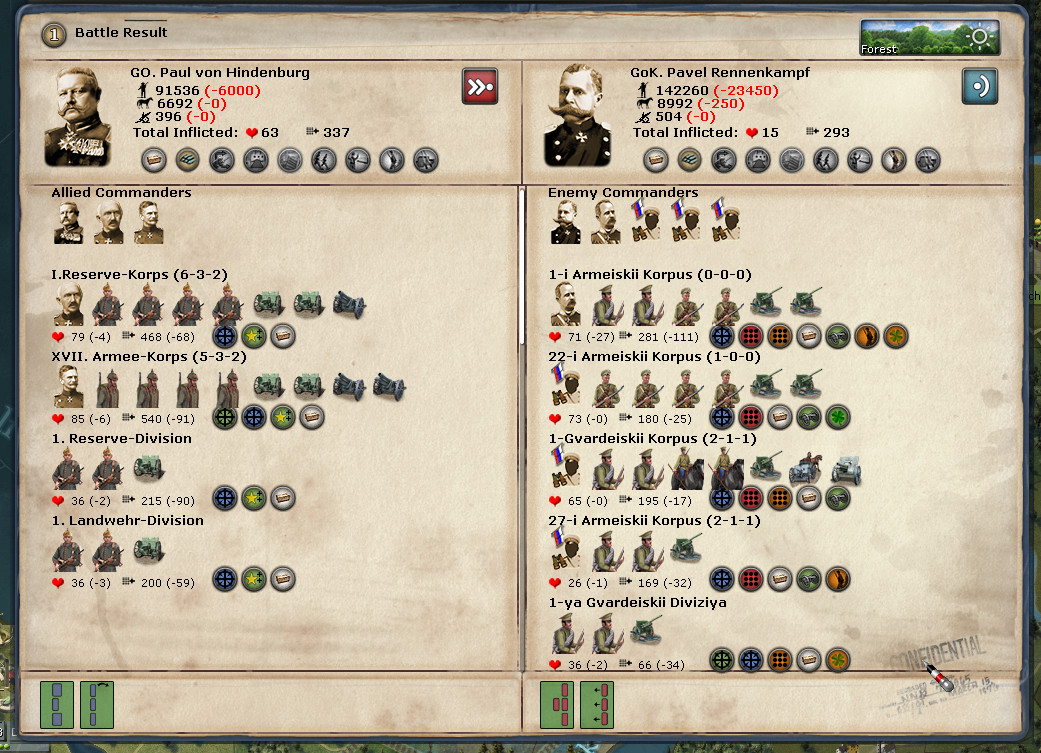Click the round 1 battle indicator

coord(54,34)
